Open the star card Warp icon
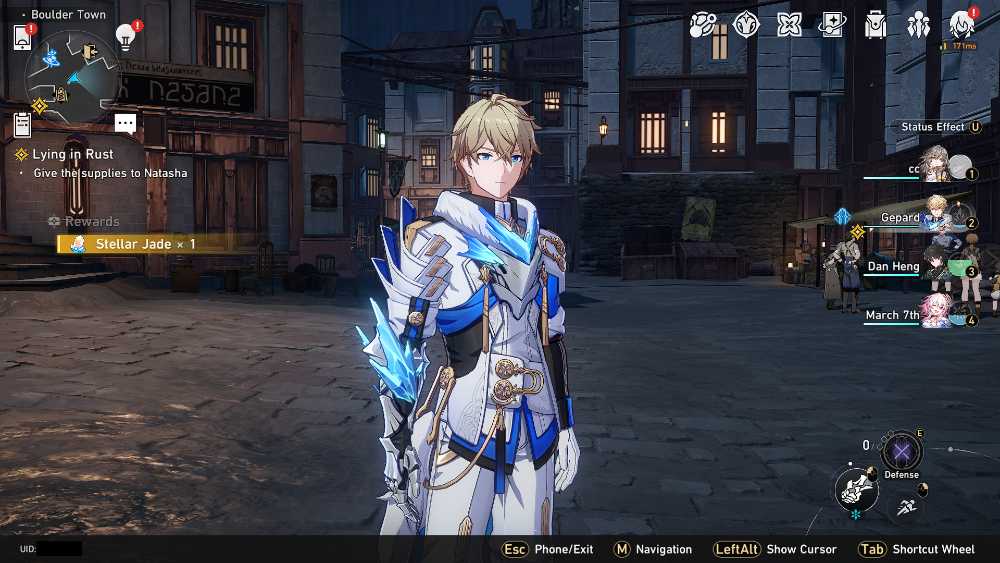1000x563 pixels. [x=832, y=25]
